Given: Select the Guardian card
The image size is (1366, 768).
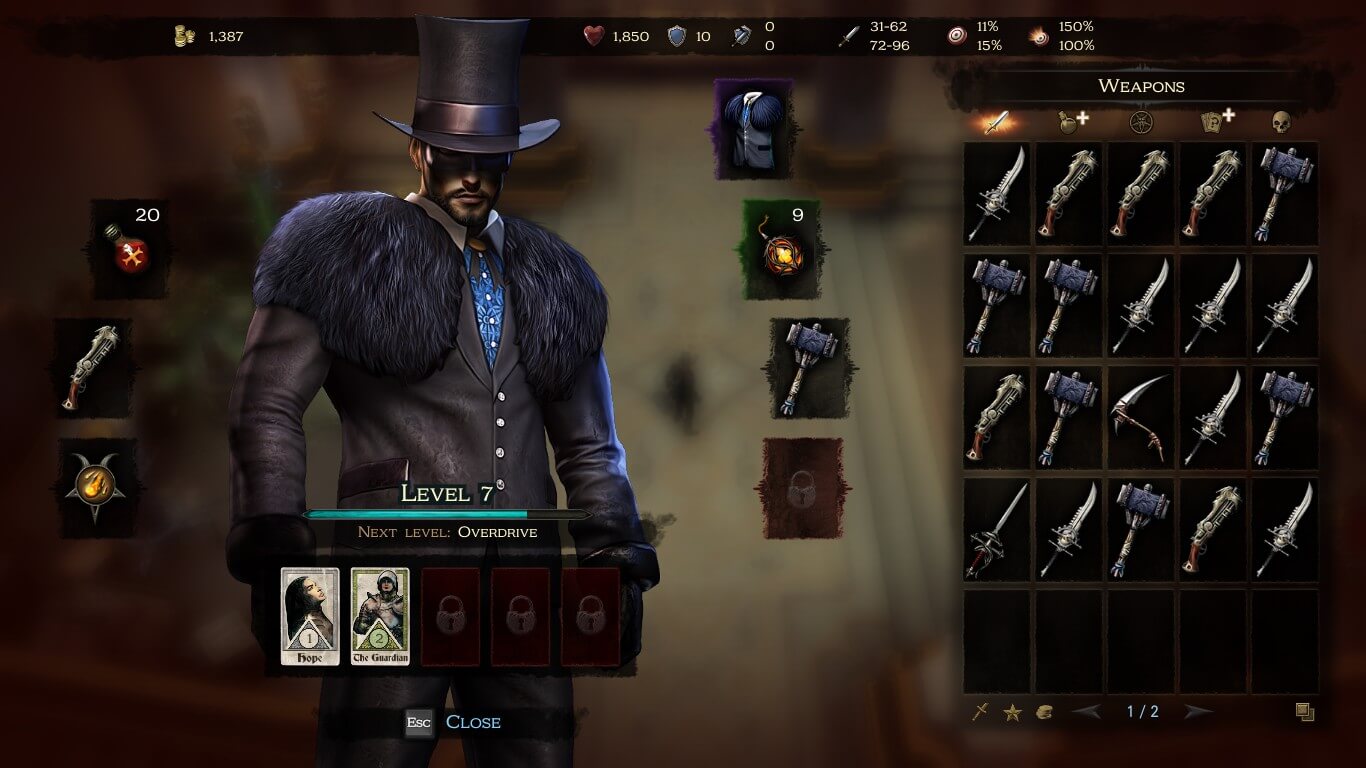Looking at the screenshot, I should pyautogui.click(x=380, y=615).
